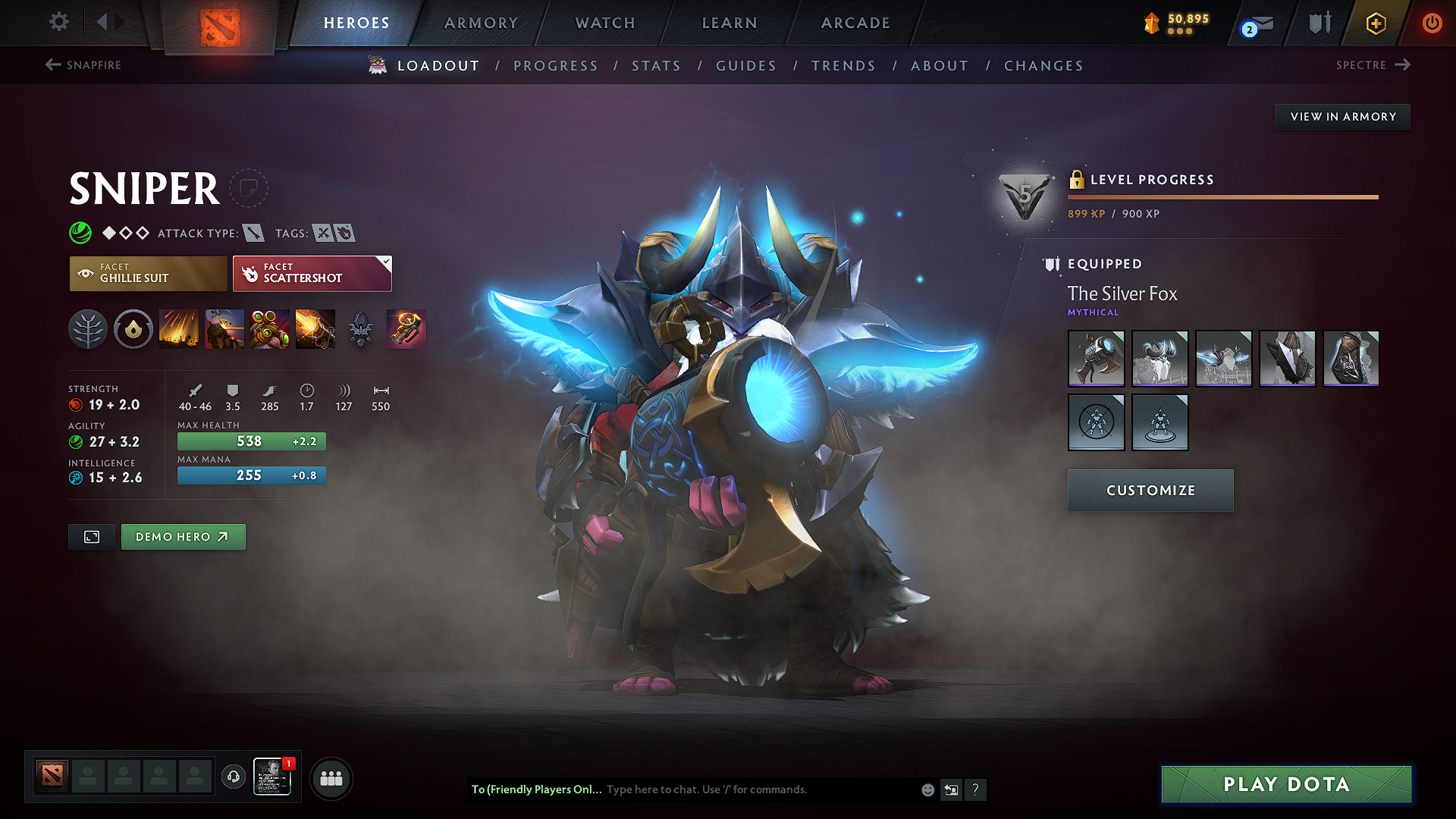Select the Ghillie Suit facet
This screenshot has height=819, width=1456.
148,273
